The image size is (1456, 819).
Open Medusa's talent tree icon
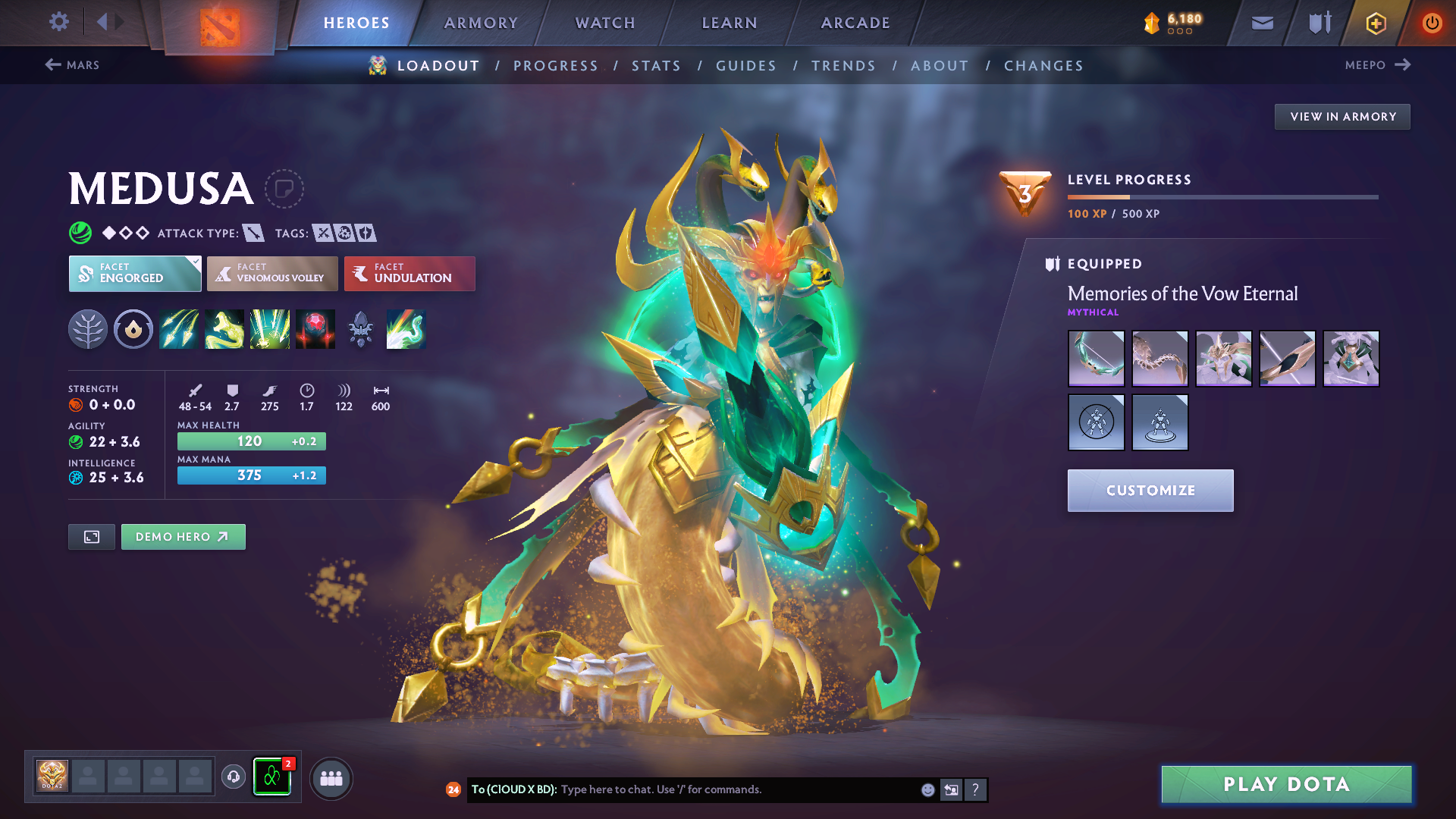pyautogui.click(x=88, y=329)
